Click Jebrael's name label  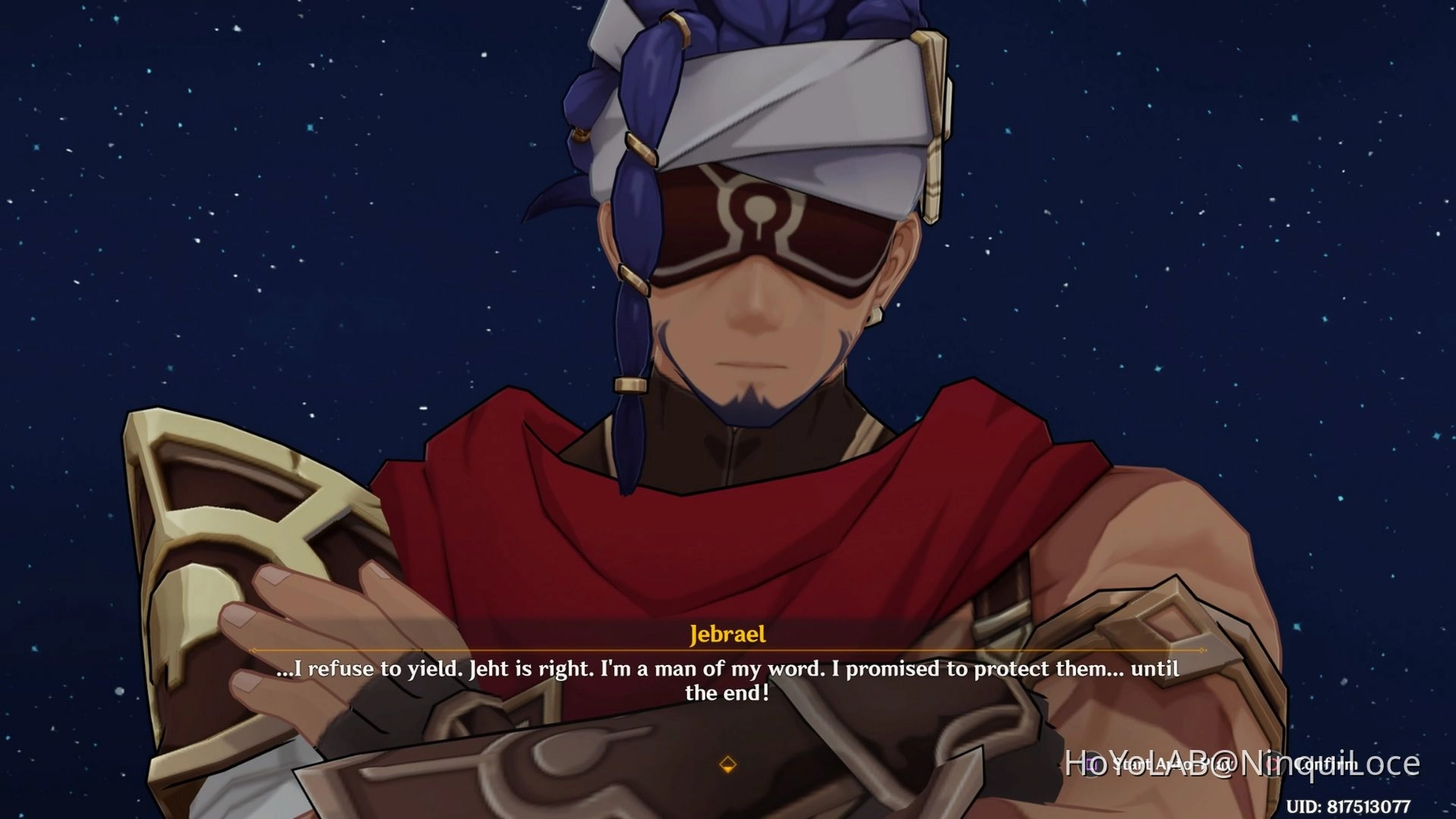pos(727,635)
